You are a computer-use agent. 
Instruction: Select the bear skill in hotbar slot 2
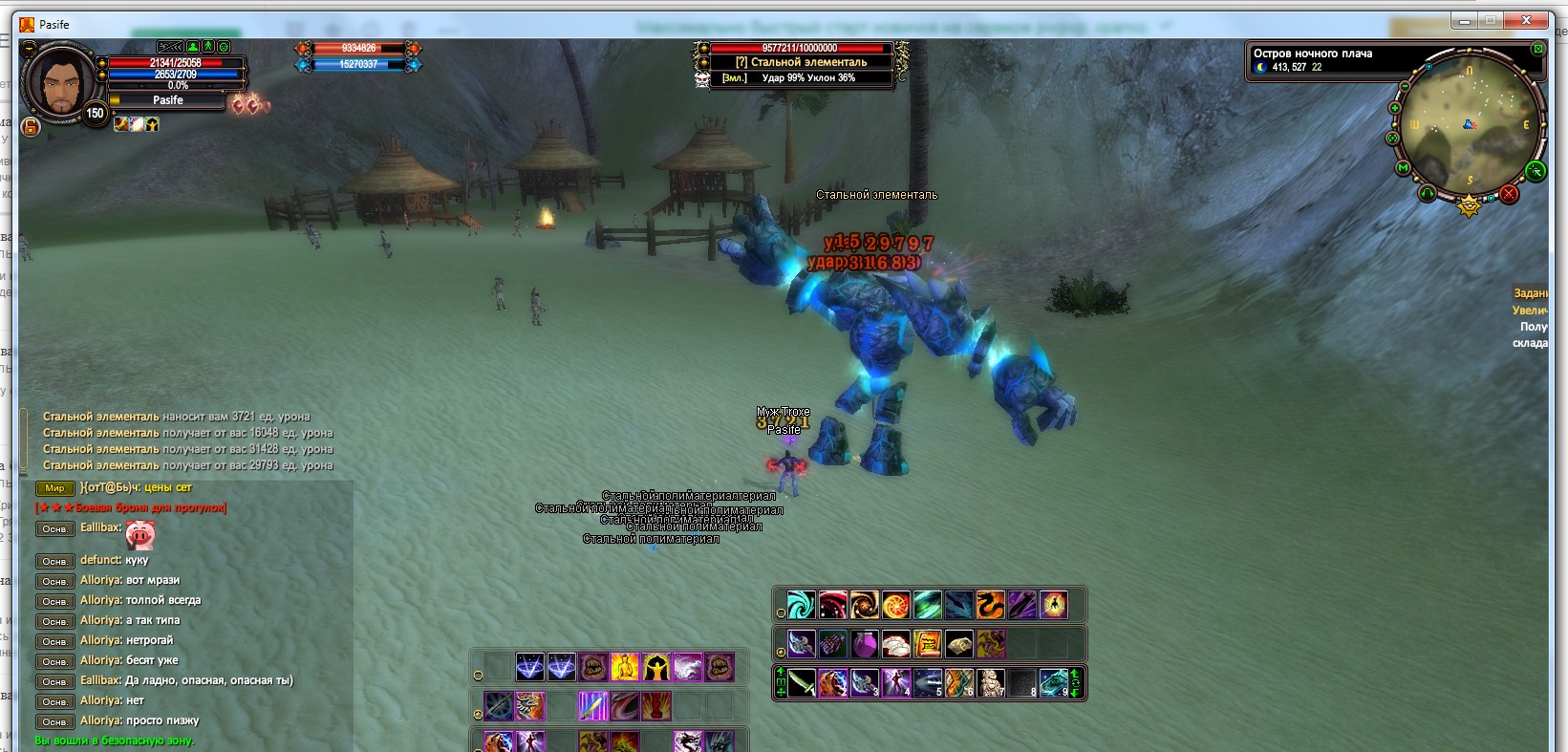831,681
